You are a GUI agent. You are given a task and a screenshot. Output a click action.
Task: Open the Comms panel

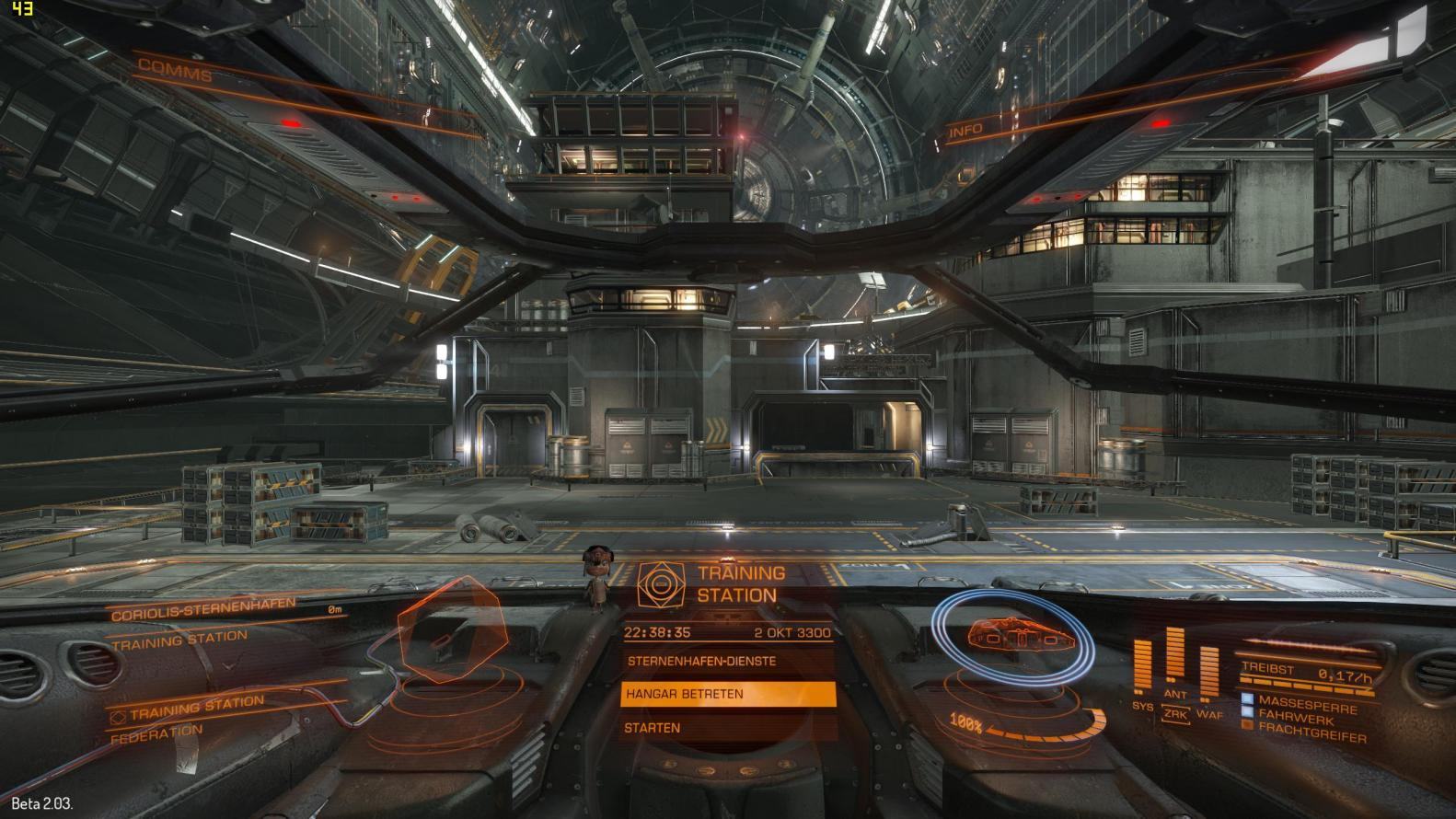tap(175, 70)
